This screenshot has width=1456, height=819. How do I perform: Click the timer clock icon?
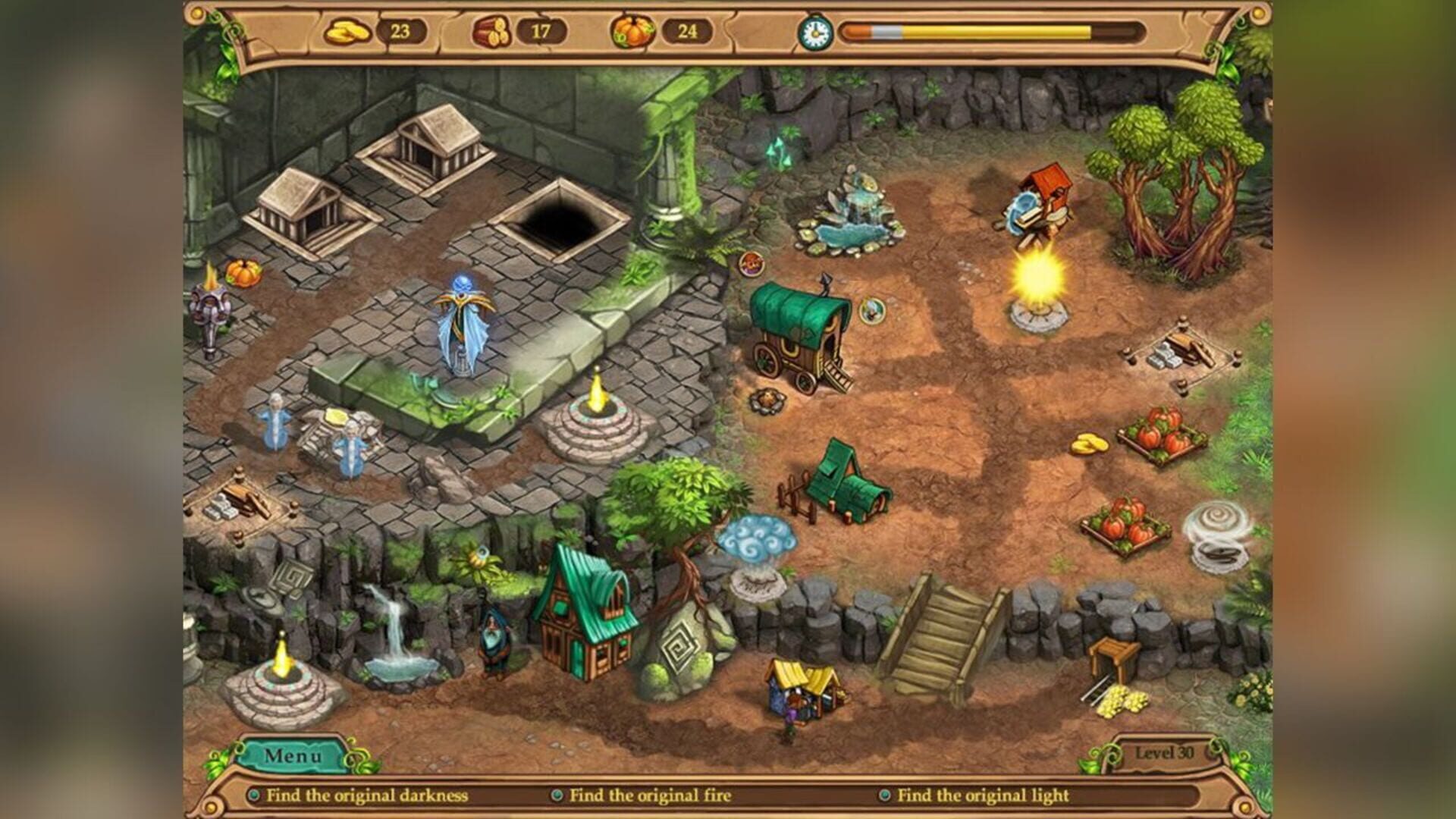pyautogui.click(x=817, y=33)
